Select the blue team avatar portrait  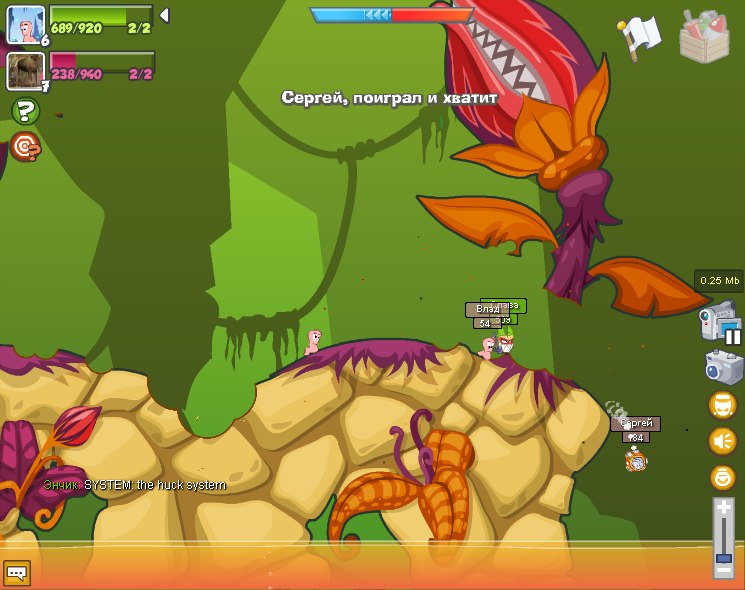click(25, 24)
